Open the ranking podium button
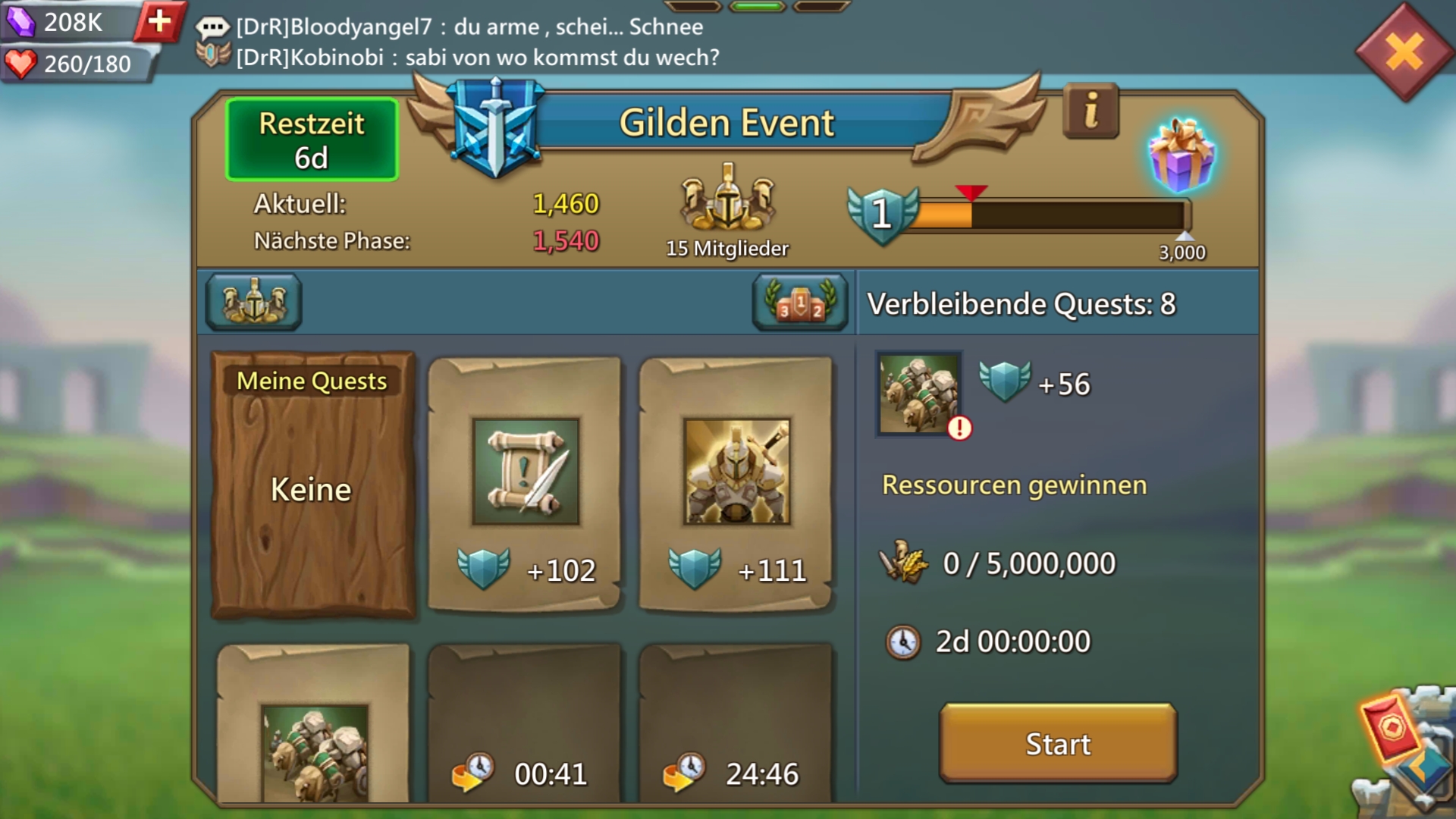 point(800,302)
